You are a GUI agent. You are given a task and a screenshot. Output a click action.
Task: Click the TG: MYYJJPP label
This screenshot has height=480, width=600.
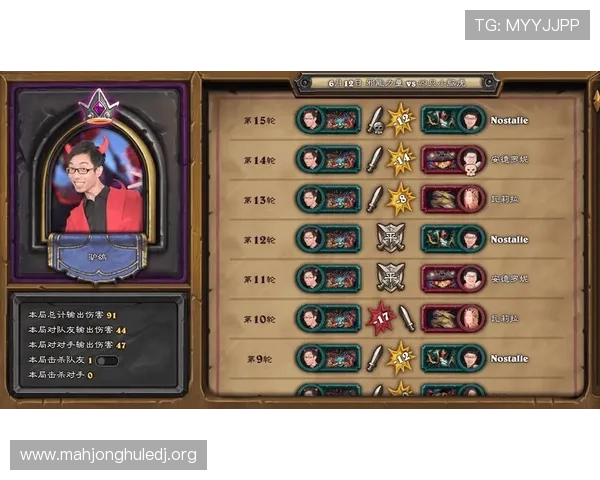coord(527,25)
